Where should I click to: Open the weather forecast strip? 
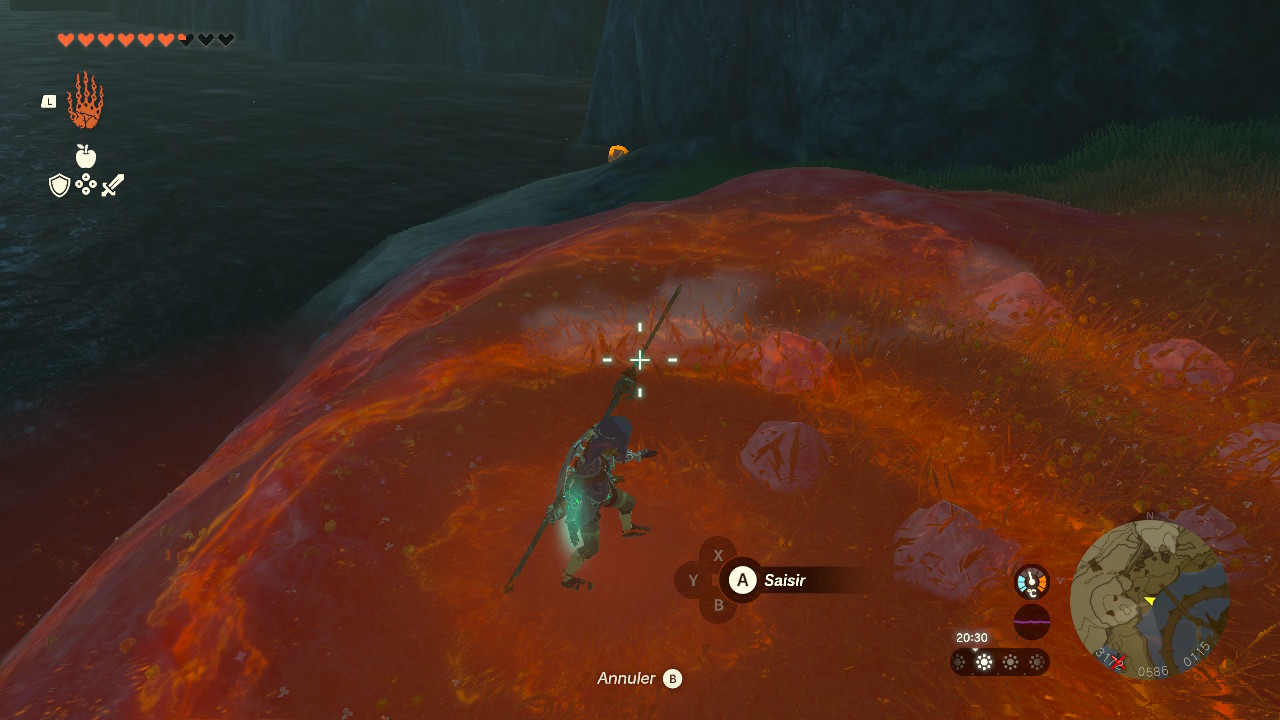tap(999, 662)
